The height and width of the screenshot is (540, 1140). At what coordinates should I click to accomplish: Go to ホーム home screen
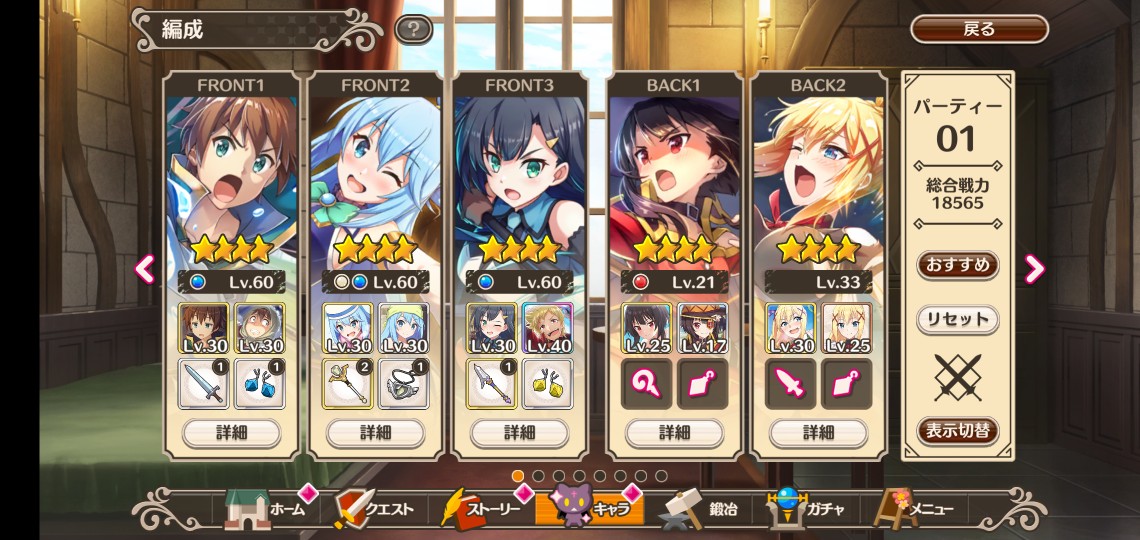click(268, 509)
